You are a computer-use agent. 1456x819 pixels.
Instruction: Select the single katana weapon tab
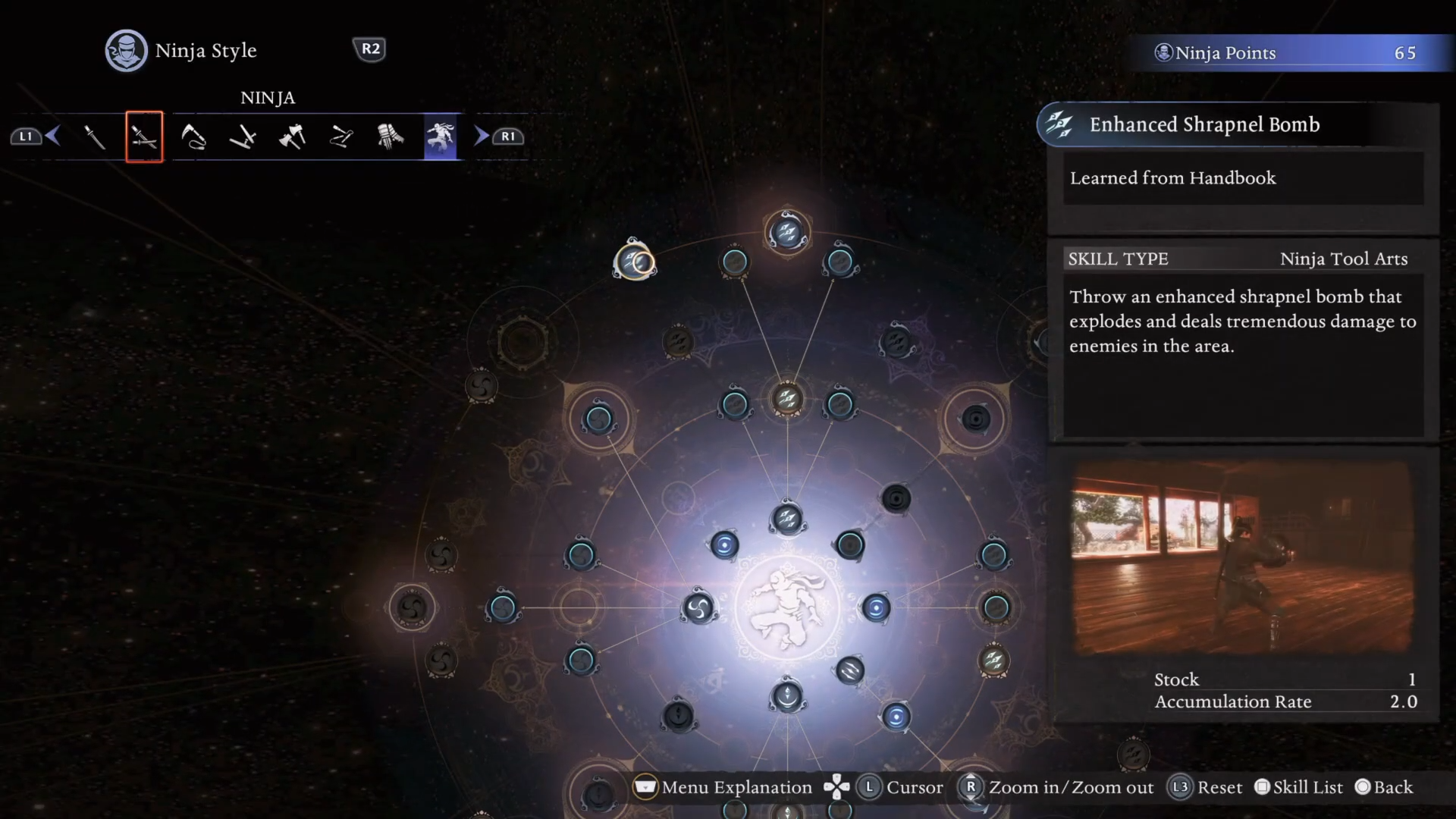pyautogui.click(x=95, y=137)
